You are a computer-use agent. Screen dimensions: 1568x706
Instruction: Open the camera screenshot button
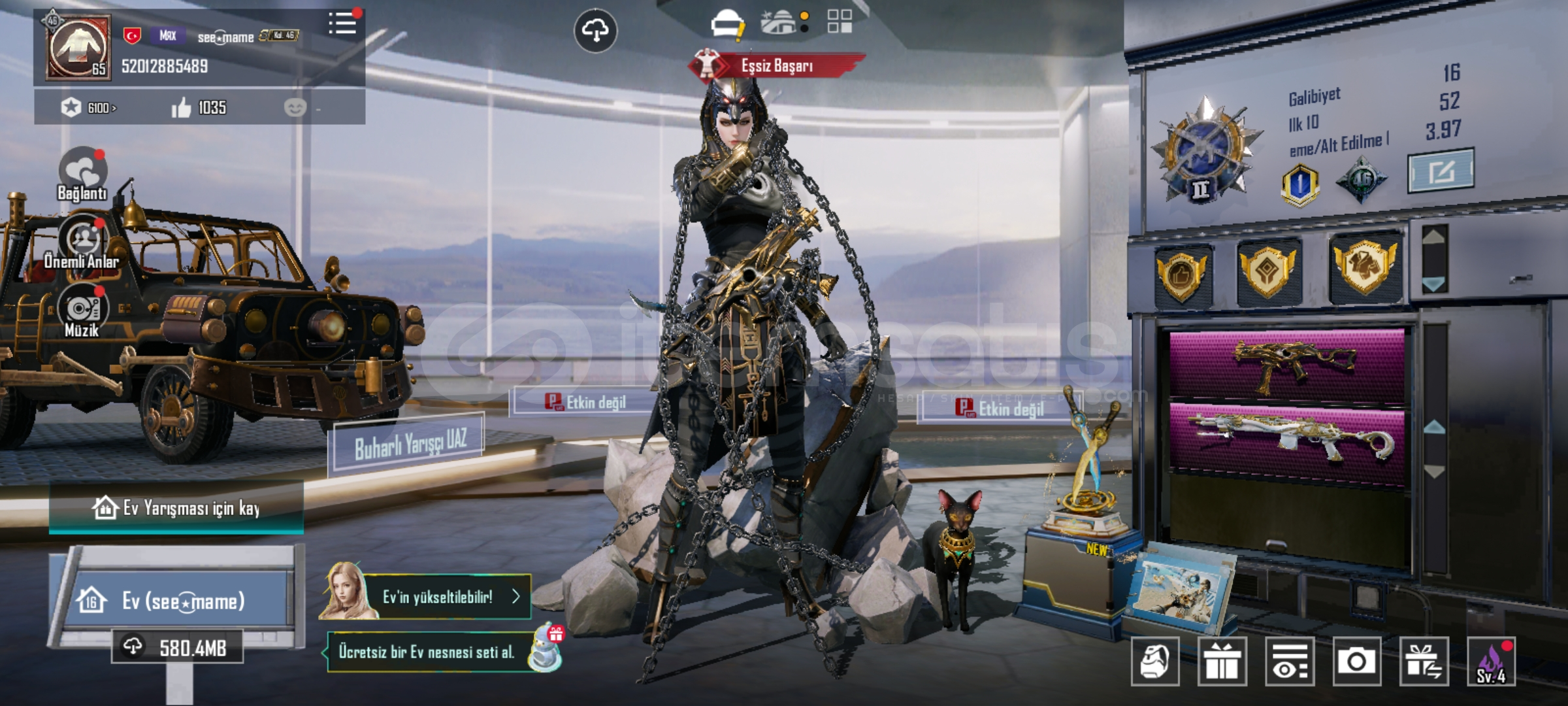pos(1357,662)
